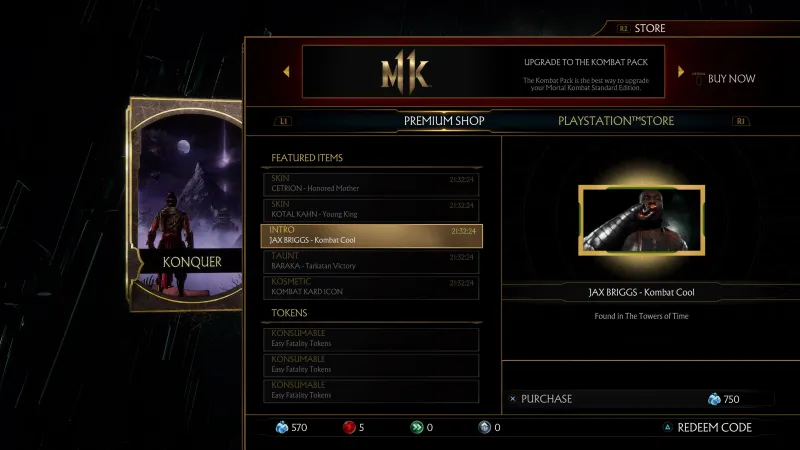Show the previous banner with left arrow
The height and width of the screenshot is (450, 800).
[286, 72]
